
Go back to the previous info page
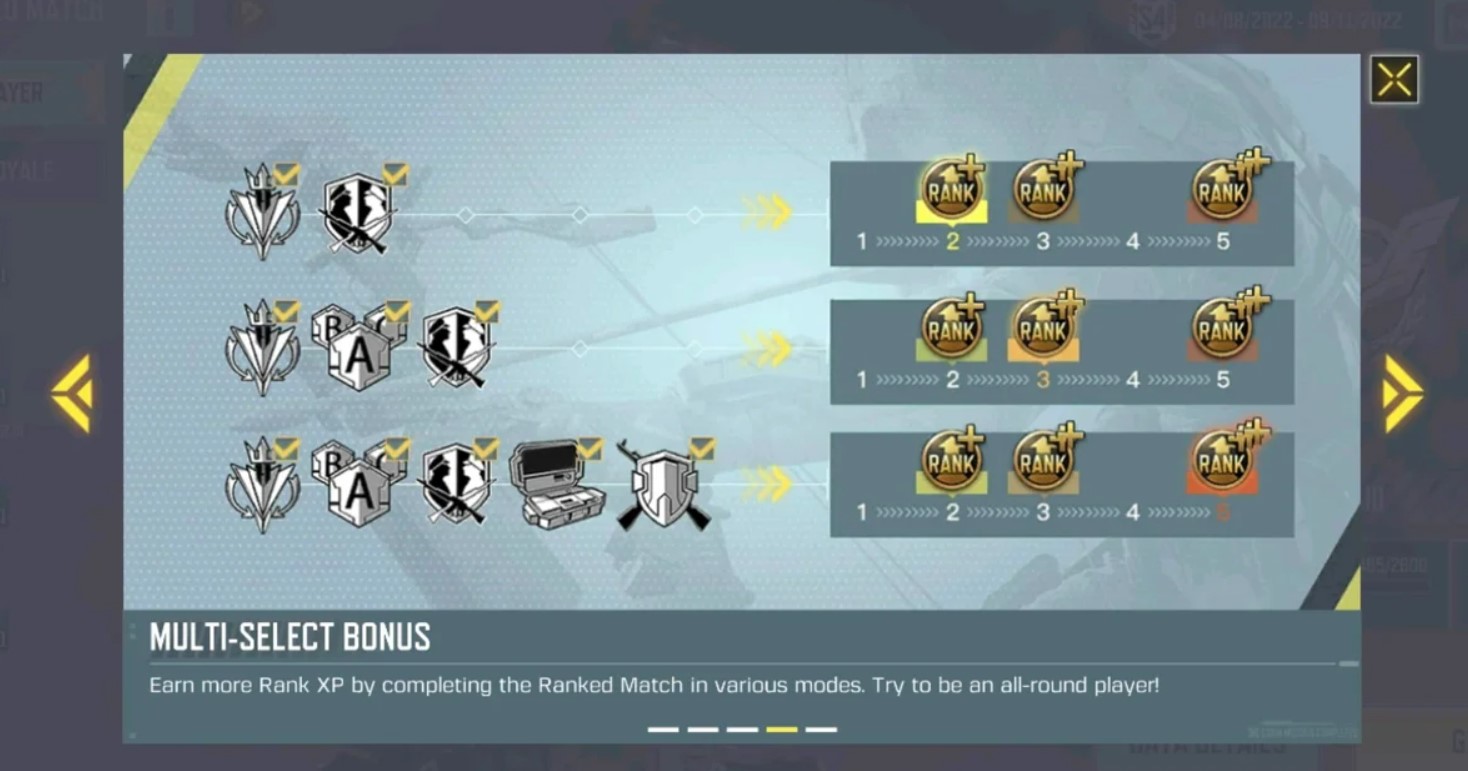pyautogui.click(x=72, y=393)
